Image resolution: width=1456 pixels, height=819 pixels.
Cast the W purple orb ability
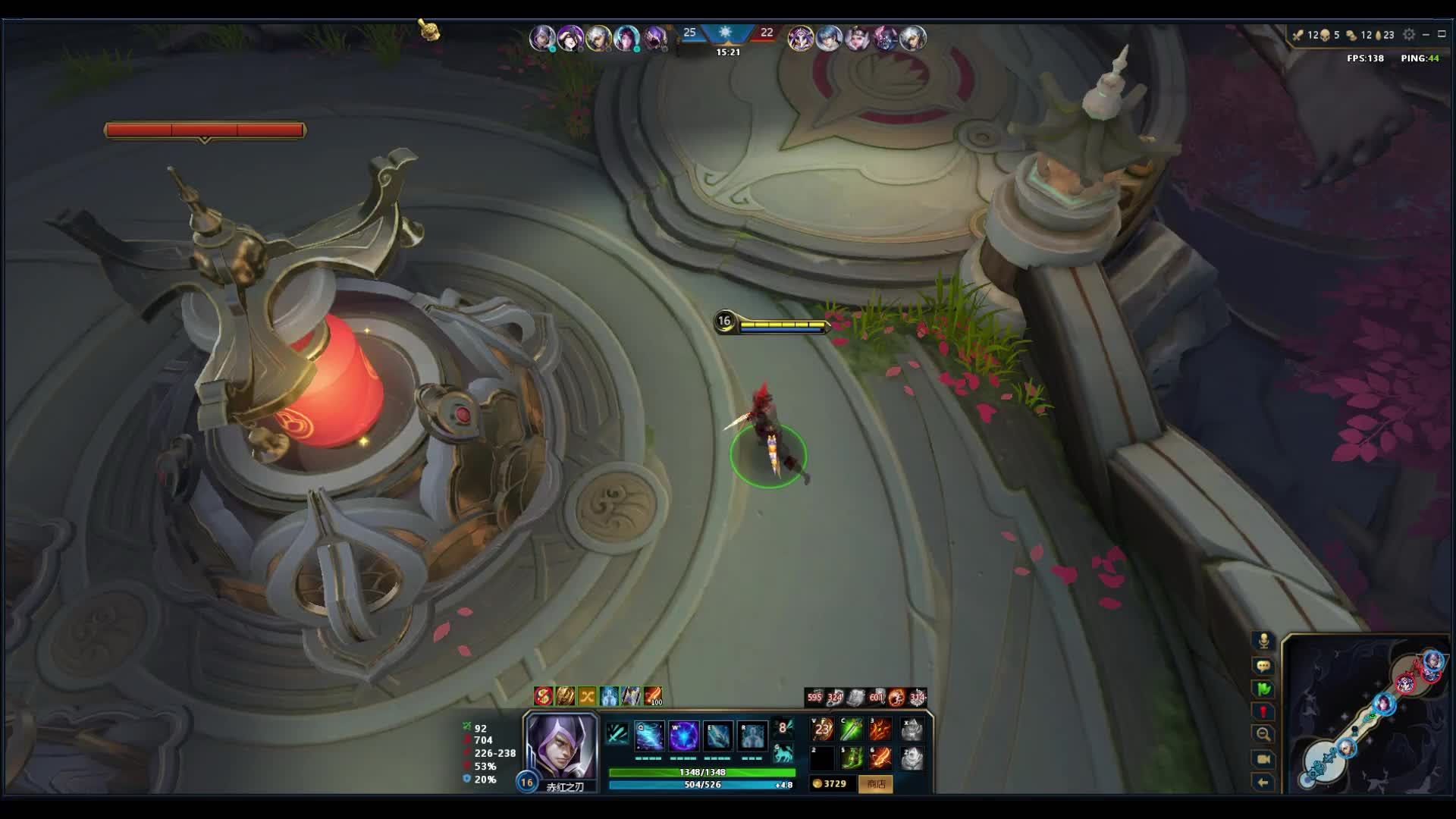click(x=683, y=735)
